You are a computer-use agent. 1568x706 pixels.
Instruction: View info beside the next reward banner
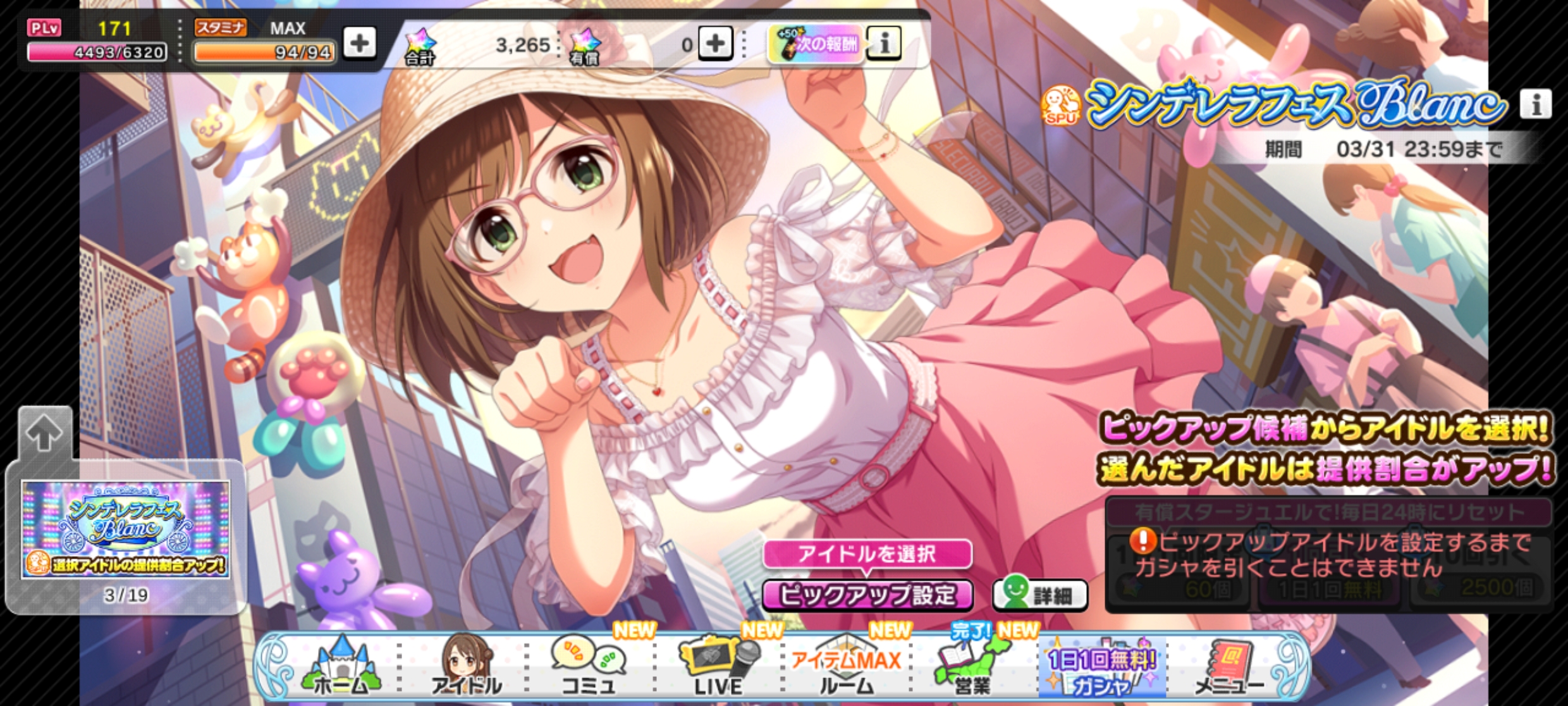[x=884, y=44]
